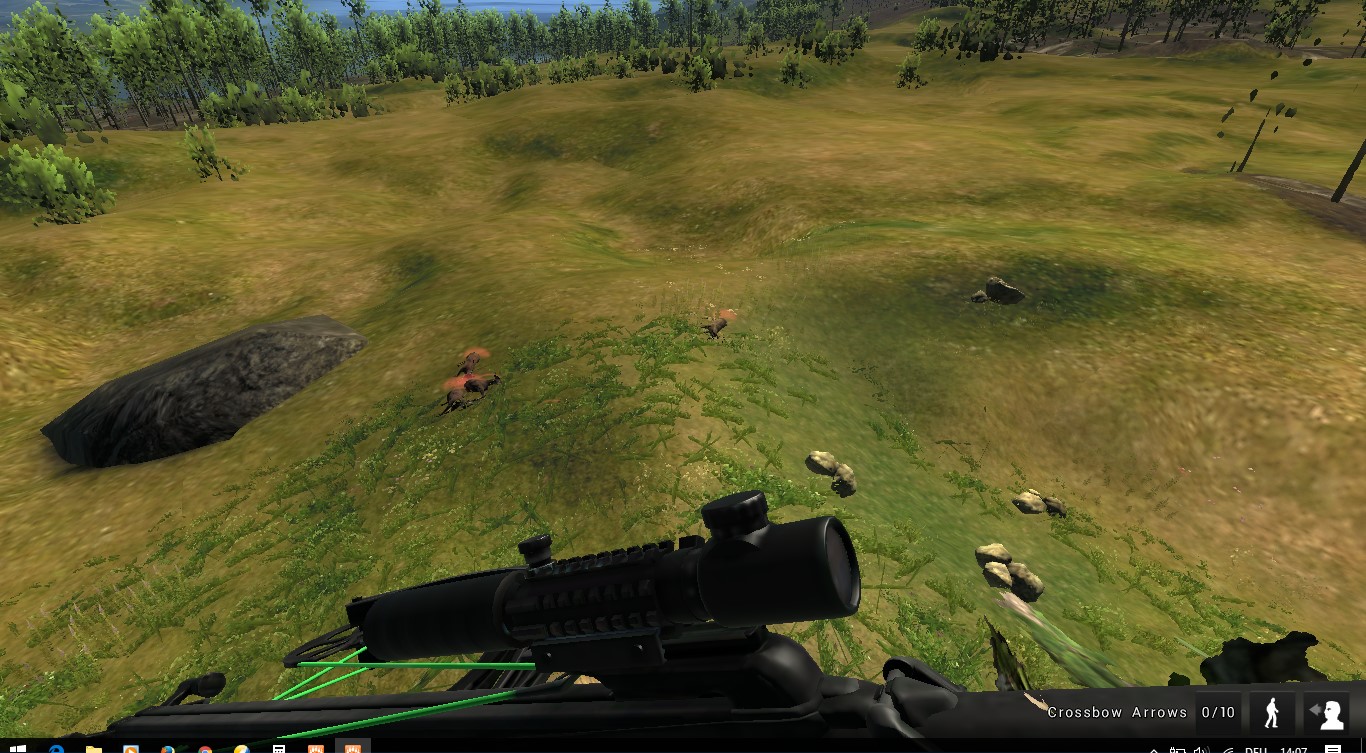The width and height of the screenshot is (1366, 753).
Task: Open Google Chrome from the taskbar
Action: coord(205,749)
